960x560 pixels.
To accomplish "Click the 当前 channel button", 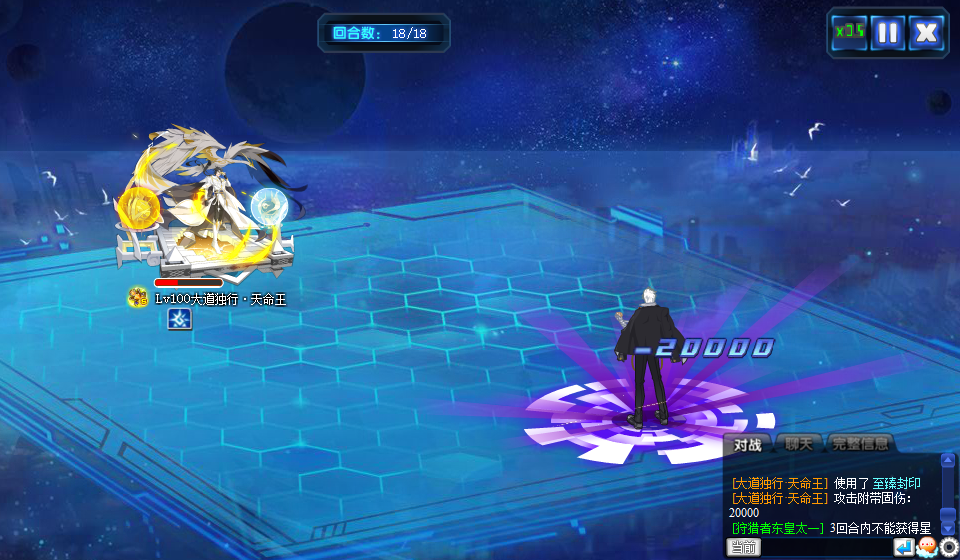I will [743, 547].
